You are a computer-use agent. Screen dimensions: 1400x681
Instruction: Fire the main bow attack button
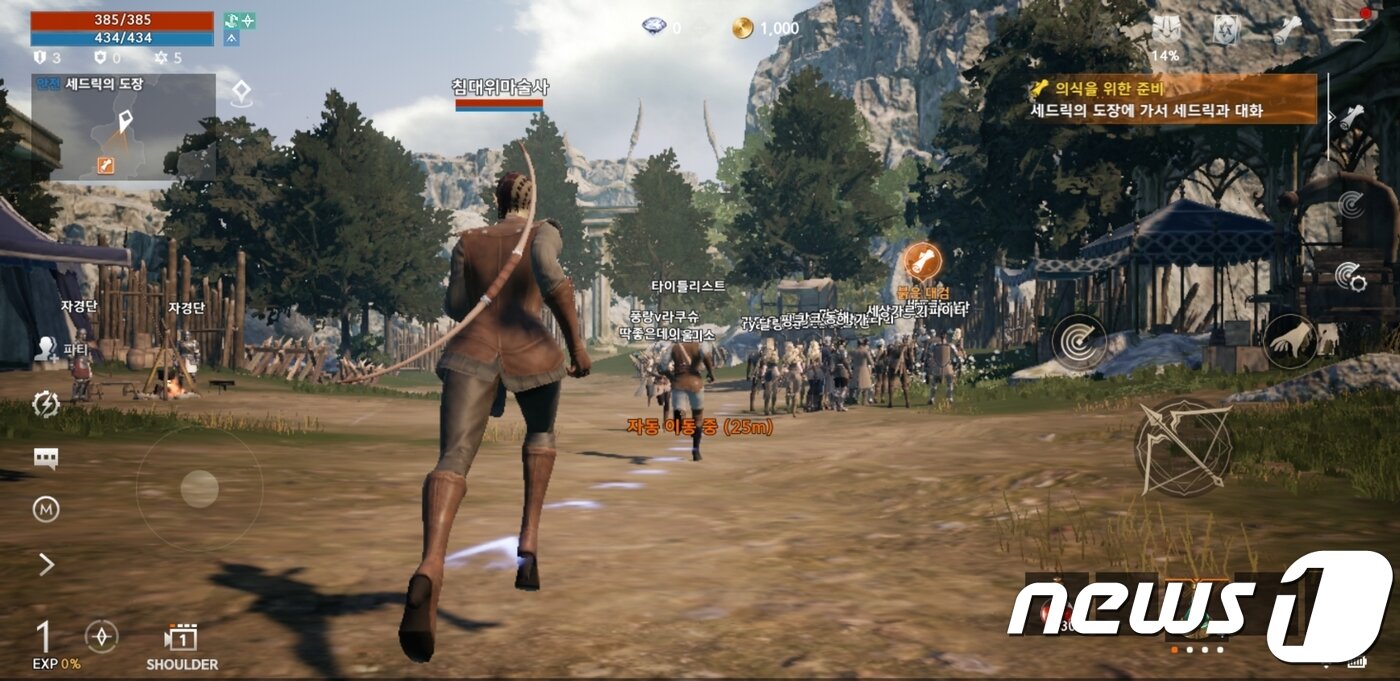coord(1183,448)
